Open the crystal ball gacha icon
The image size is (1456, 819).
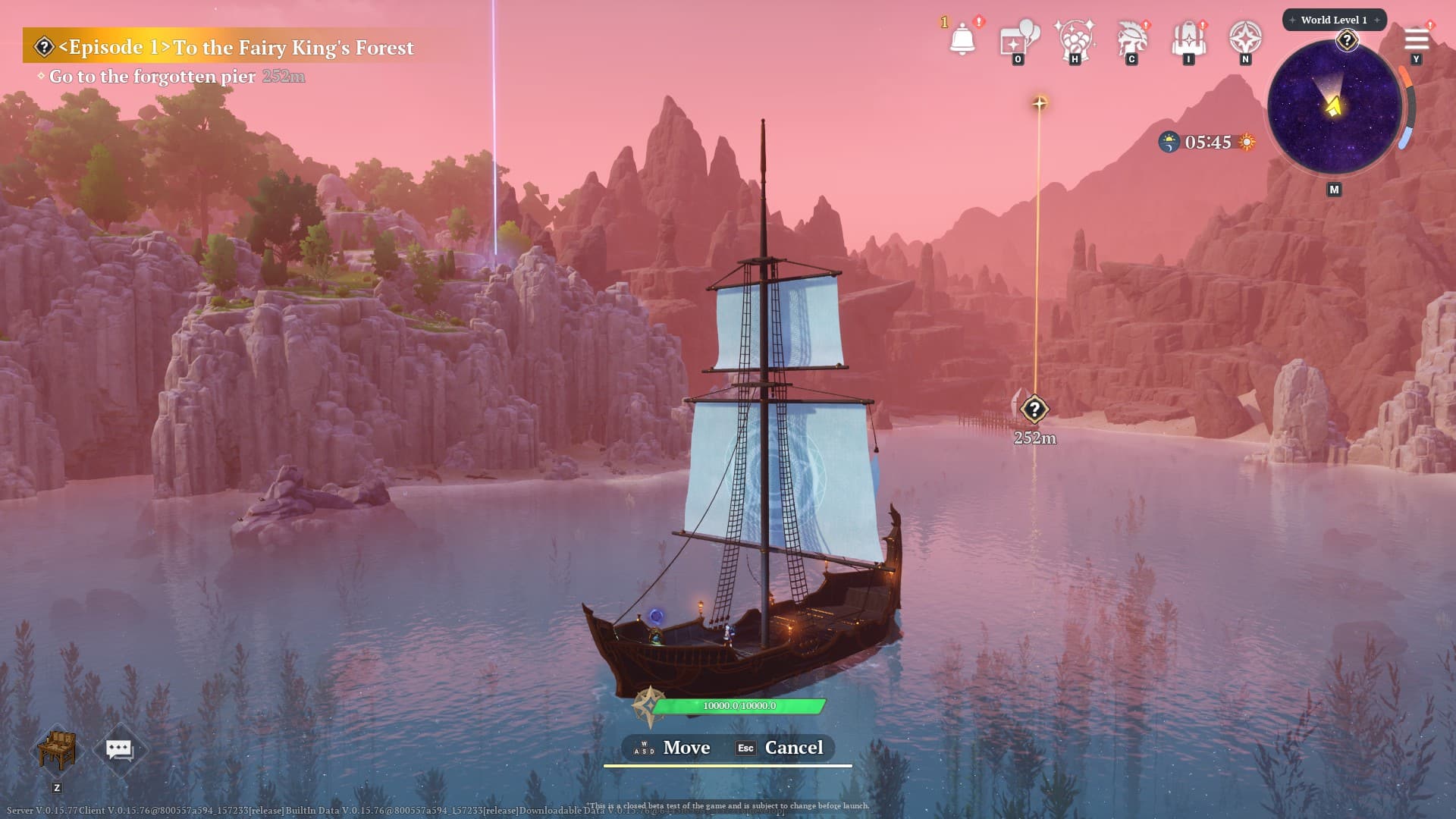click(1075, 38)
